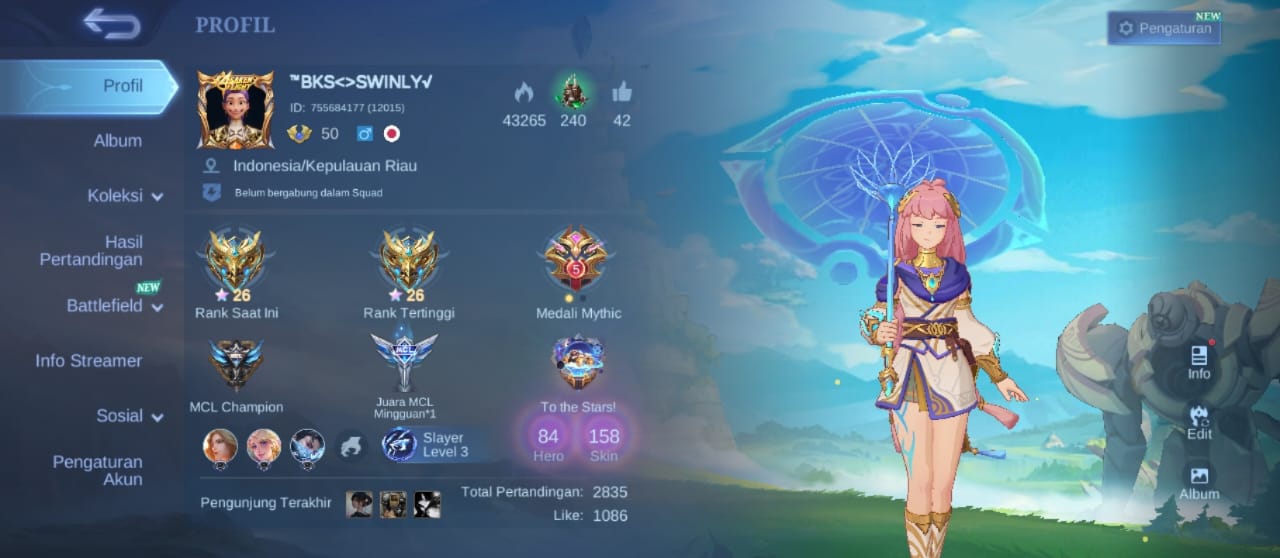
Task: Show the Skin count 158 bubble
Action: (x=604, y=438)
